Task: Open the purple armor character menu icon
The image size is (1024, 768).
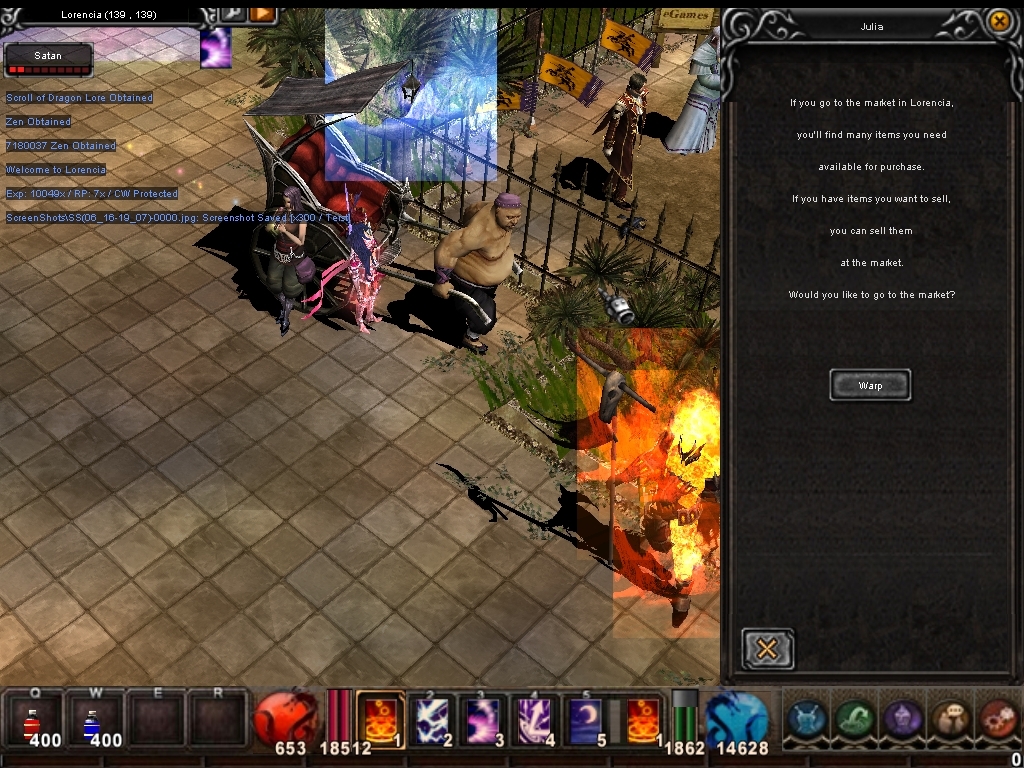Action: pos(902,719)
